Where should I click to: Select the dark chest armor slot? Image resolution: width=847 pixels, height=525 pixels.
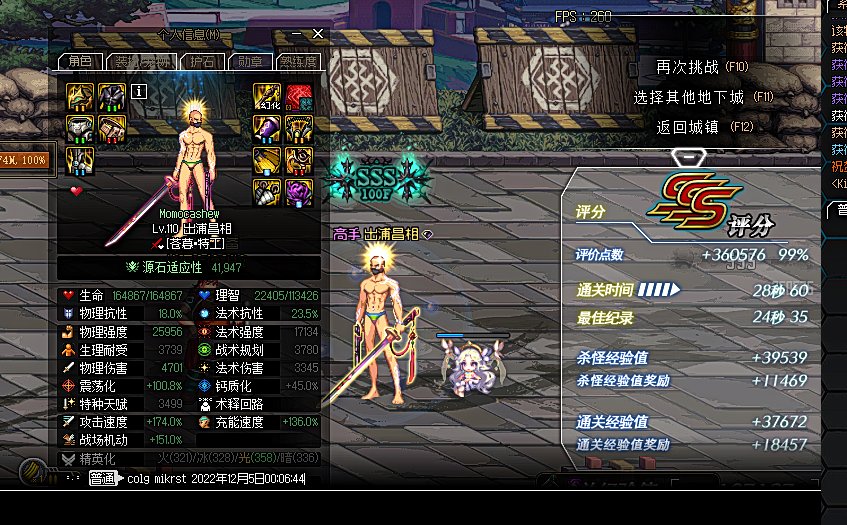(x=111, y=97)
